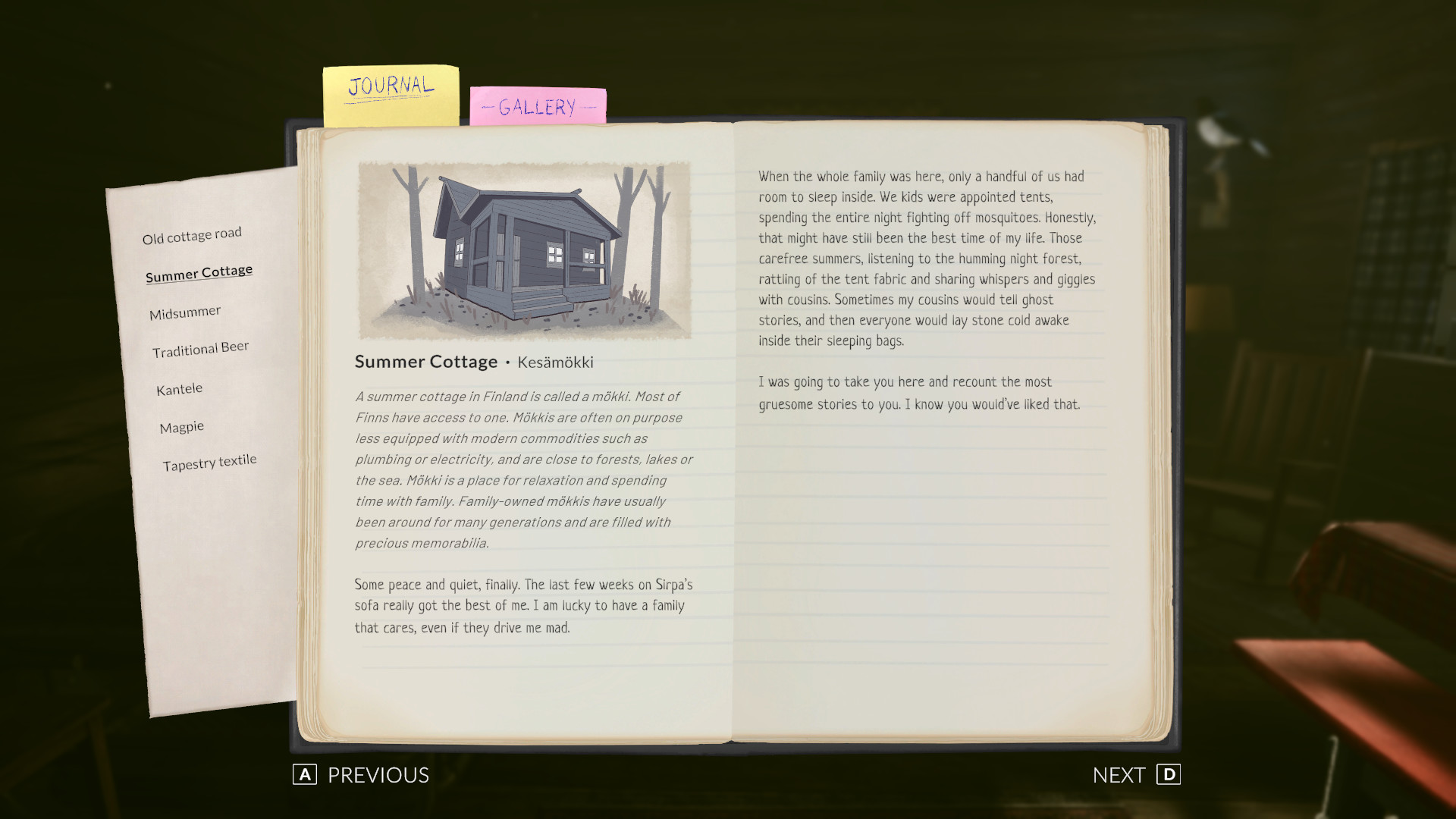Click the boxed D key prompt icon
1456x819 pixels.
[x=1170, y=775]
